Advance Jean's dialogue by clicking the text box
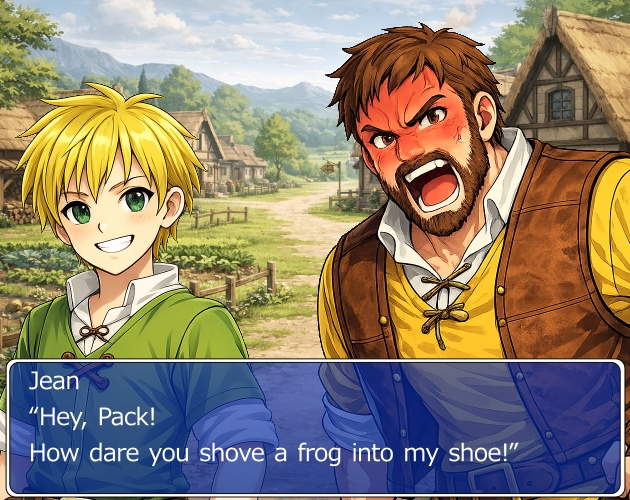Image resolution: width=630 pixels, height=500 pixels. pos(315,427)
